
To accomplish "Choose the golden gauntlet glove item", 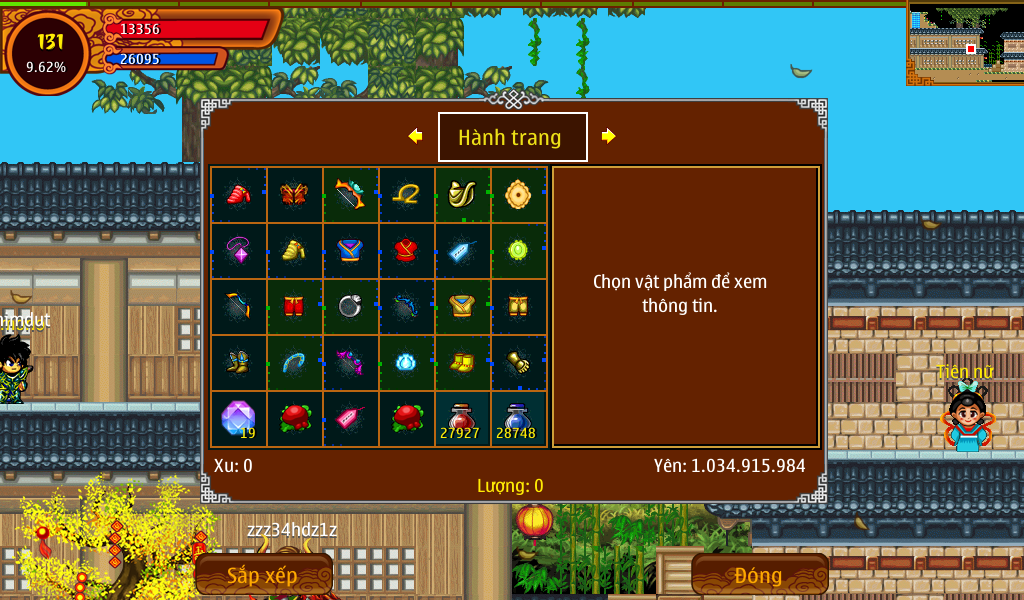I will (x=518, y=362).
